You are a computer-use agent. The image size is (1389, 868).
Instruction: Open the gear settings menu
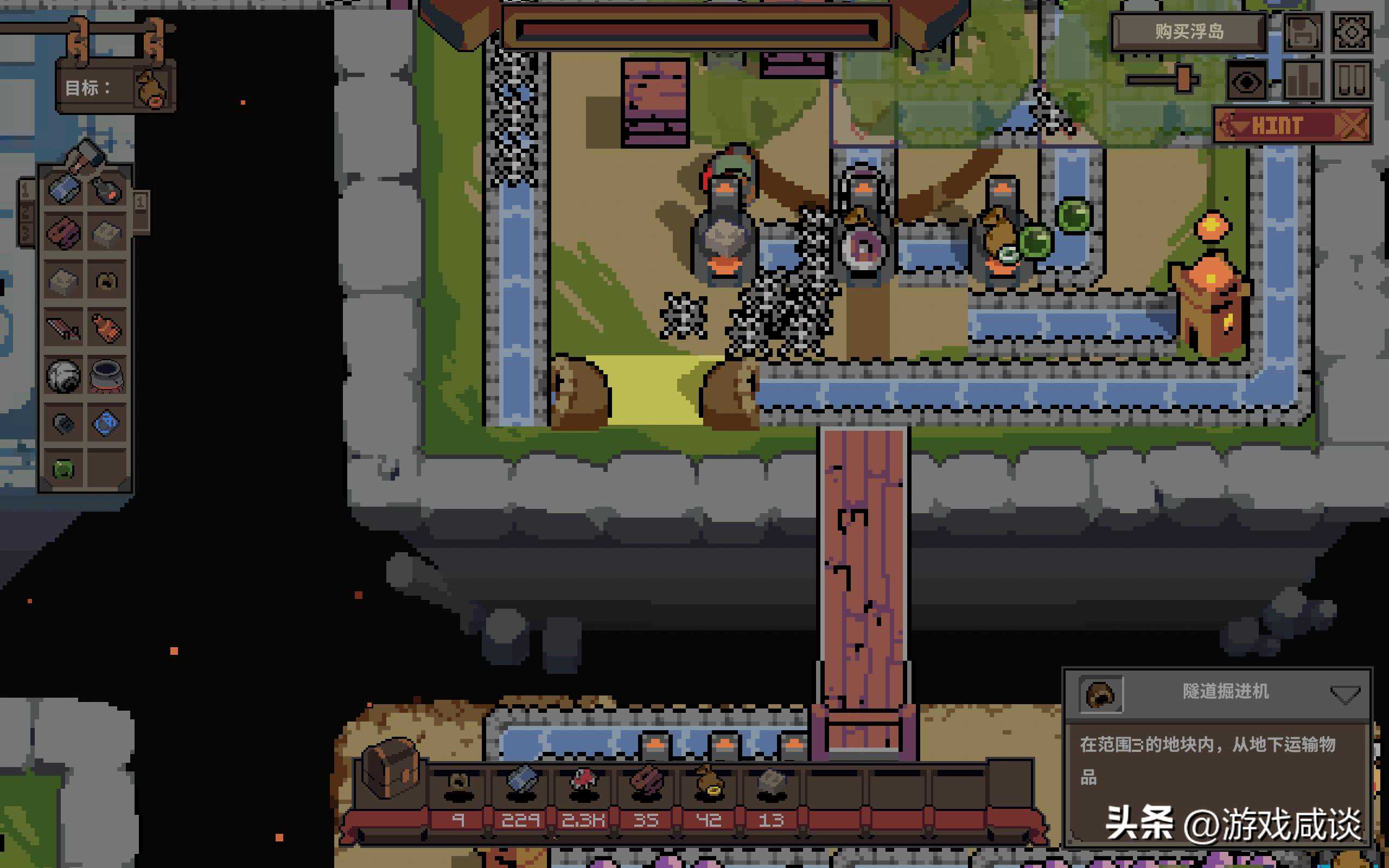click(x=1351, y=33)
